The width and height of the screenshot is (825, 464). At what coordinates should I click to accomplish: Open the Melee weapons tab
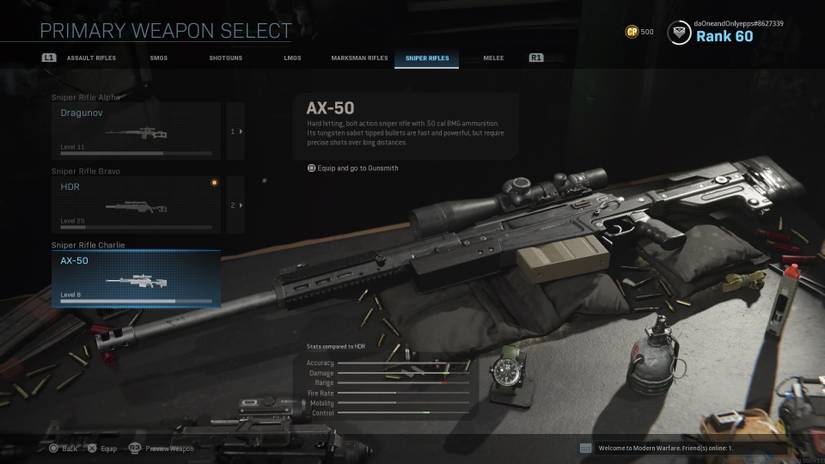494,58
